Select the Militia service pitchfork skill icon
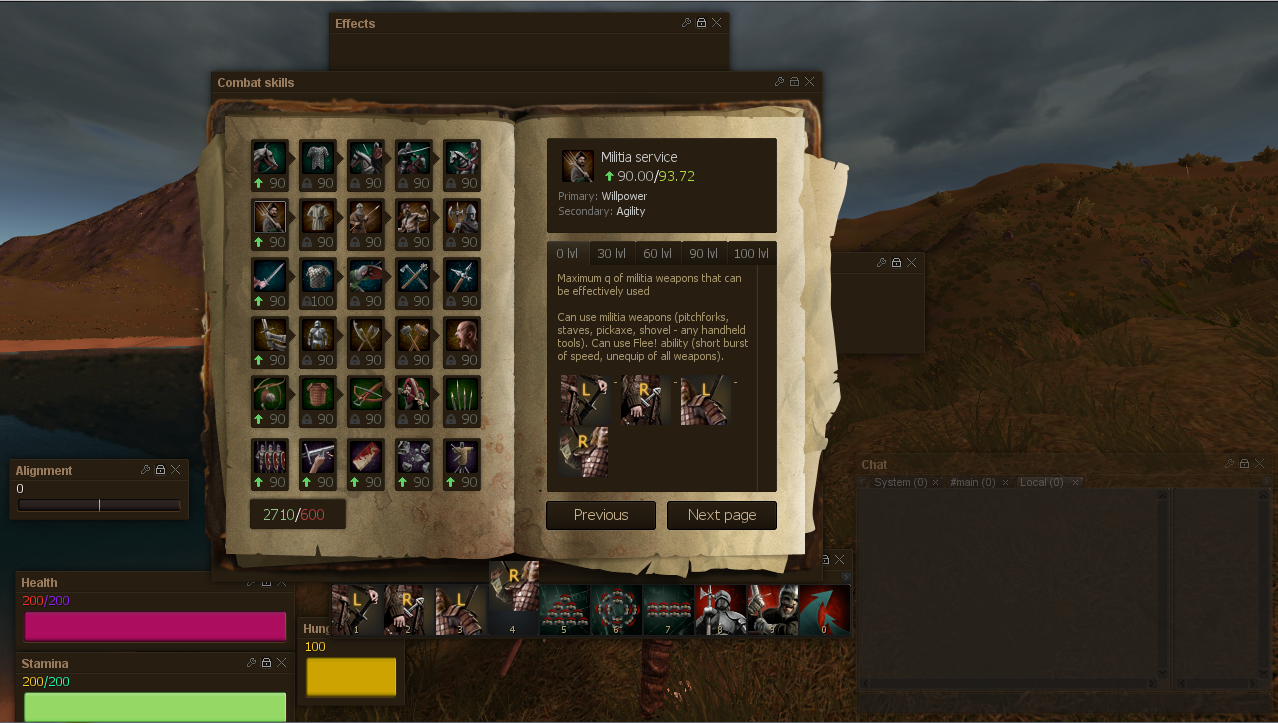Viewport: 1278px width, 723px height. click(270, 217)
